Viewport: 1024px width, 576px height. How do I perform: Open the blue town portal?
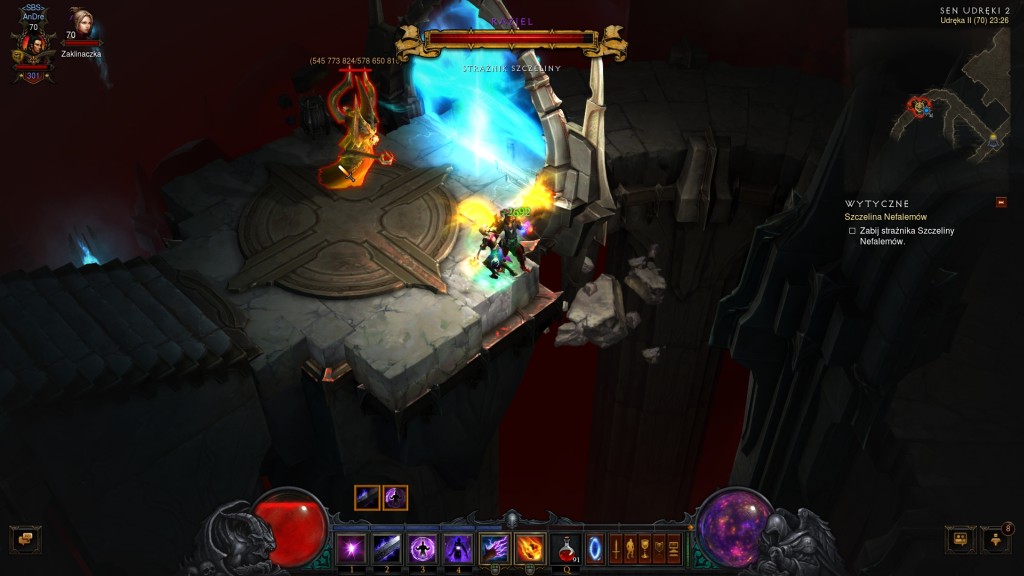(595, 549)
